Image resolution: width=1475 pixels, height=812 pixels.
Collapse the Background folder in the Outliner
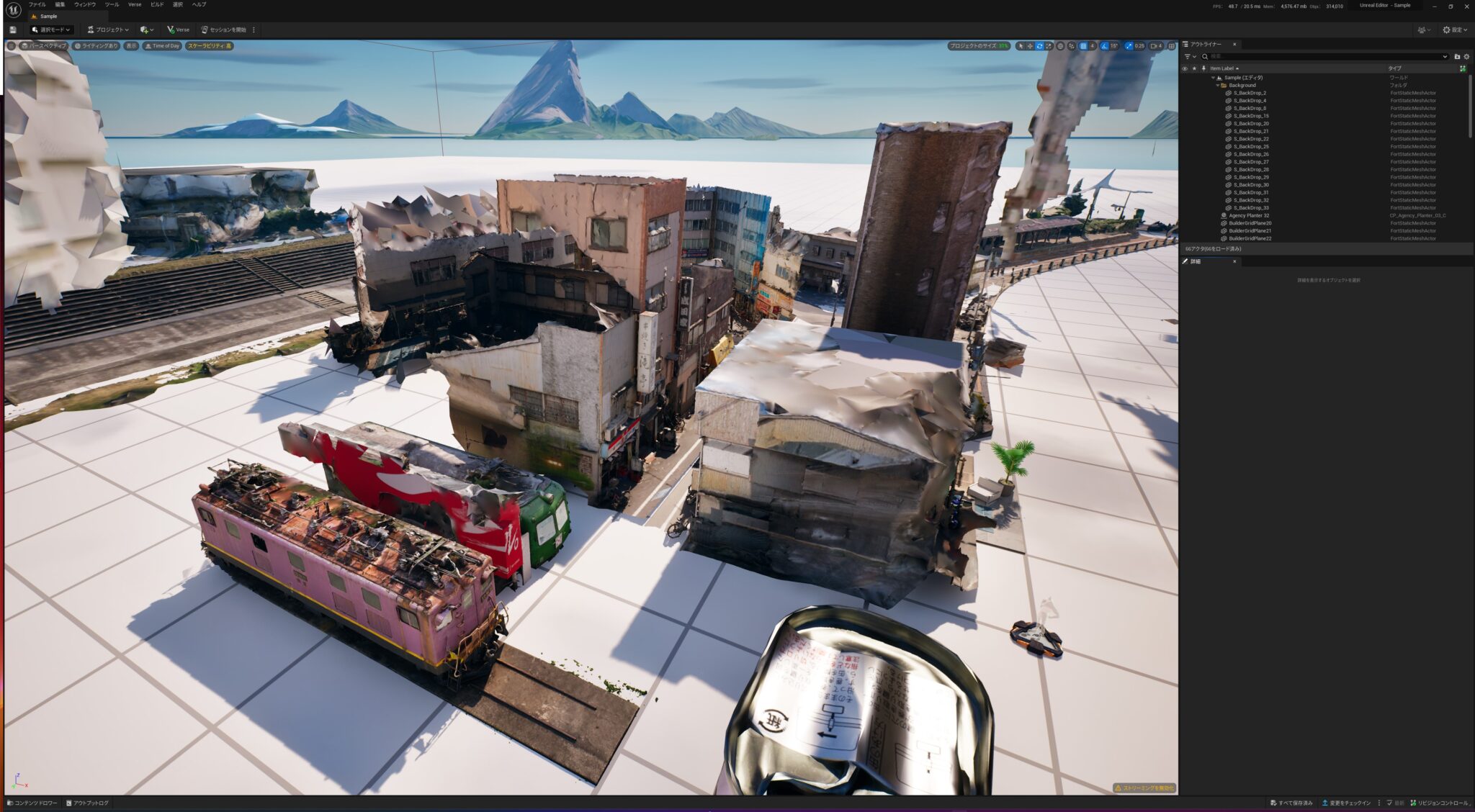1218,86
